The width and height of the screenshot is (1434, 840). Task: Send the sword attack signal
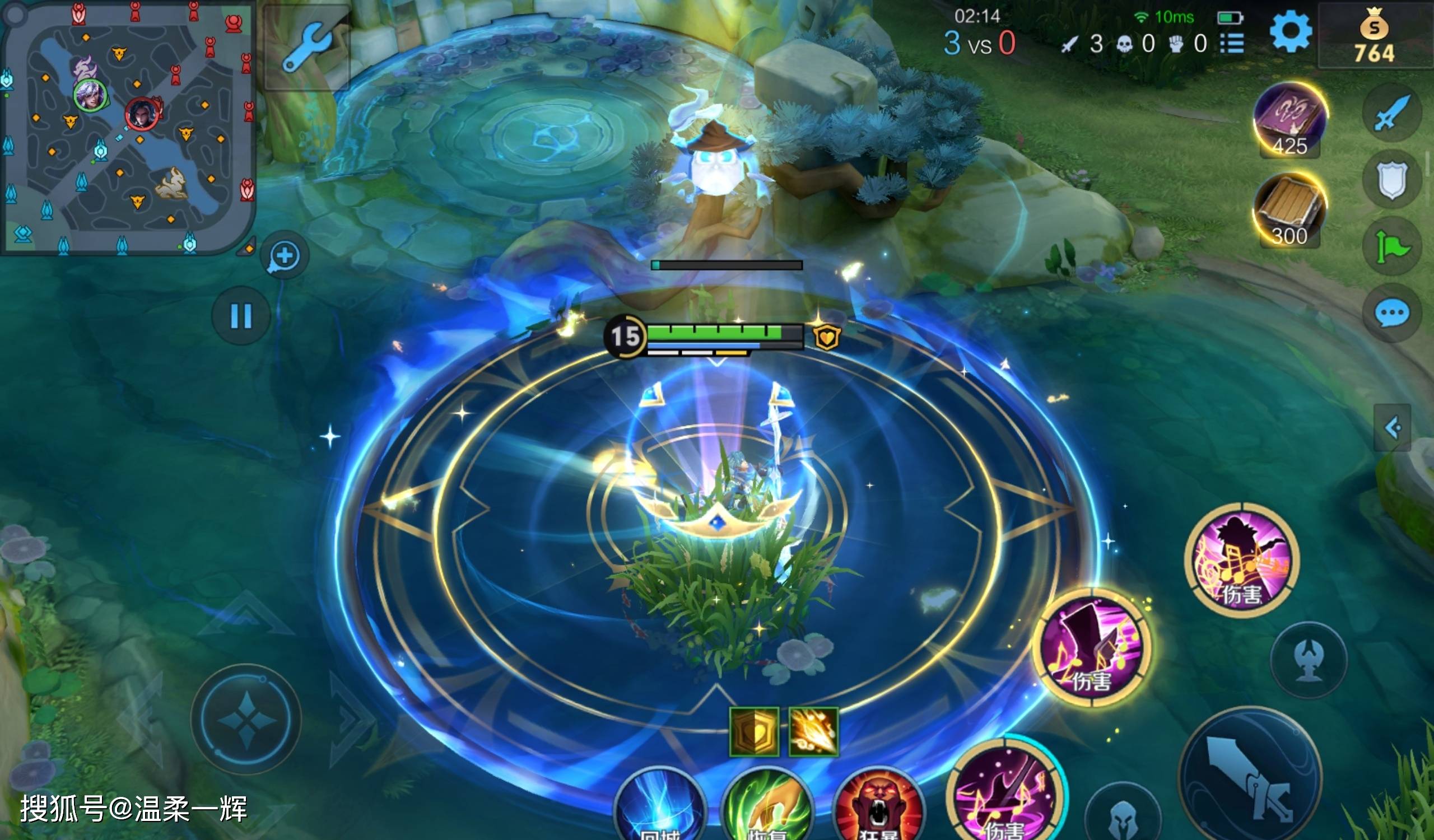click(x=1391, y=113)
